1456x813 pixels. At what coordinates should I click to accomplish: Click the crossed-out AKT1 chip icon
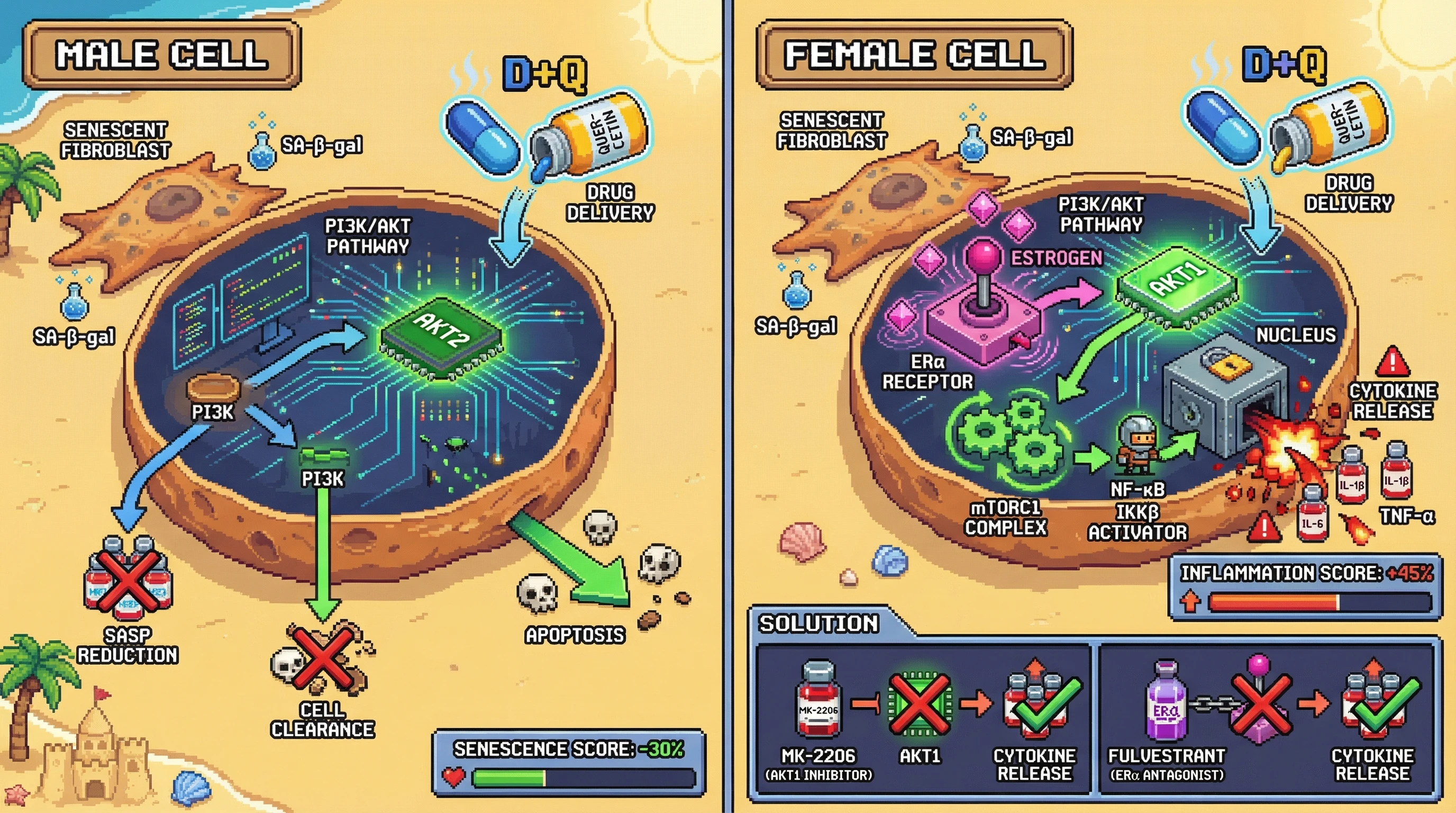[919, 703]
